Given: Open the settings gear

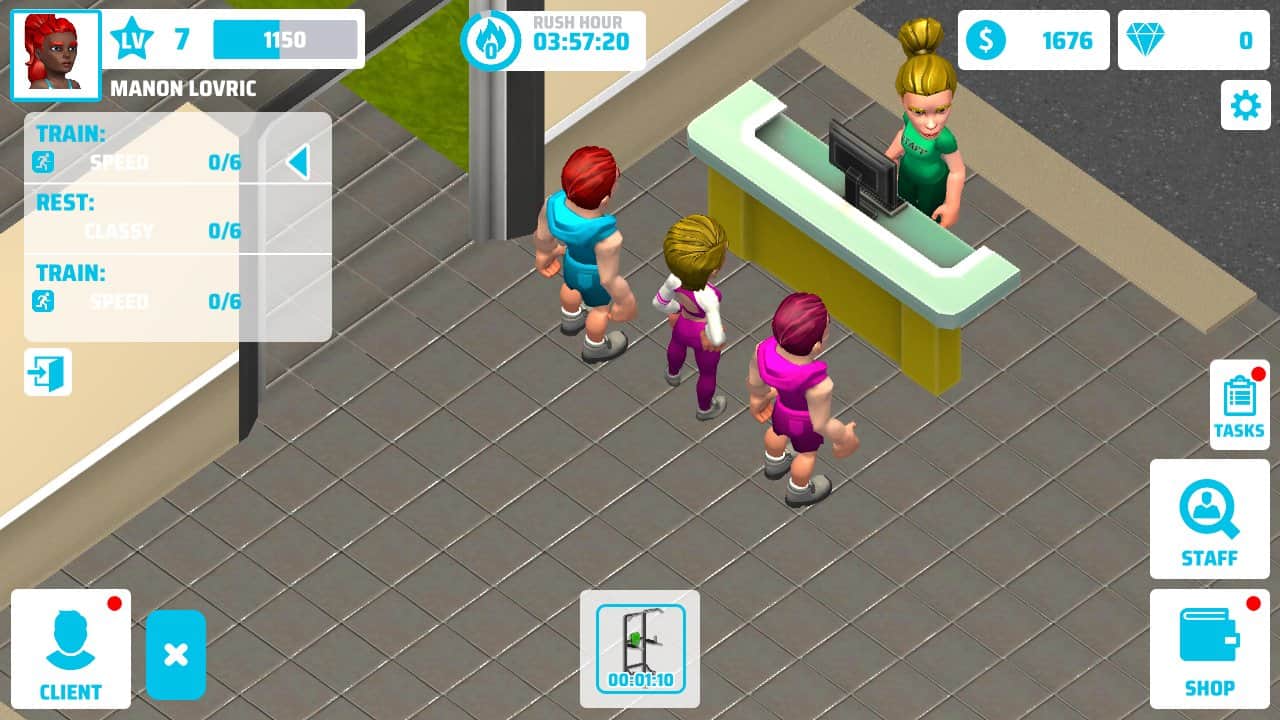Looking at the screenshot, I should (1245, 106).
